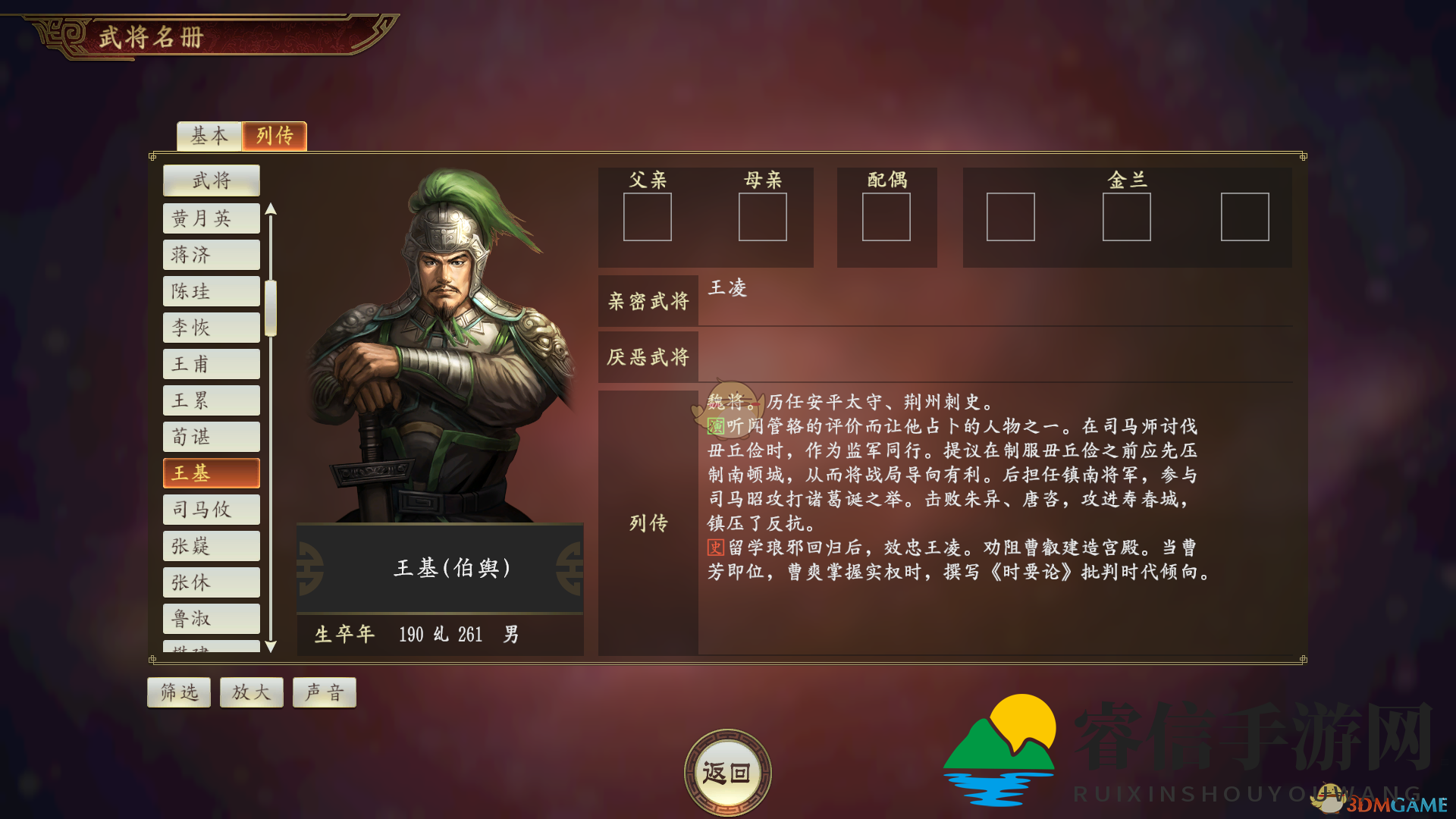Select officer 司马攸 in the list
The height and width of the screenshot is (819, 1456).
pos(211,509)
